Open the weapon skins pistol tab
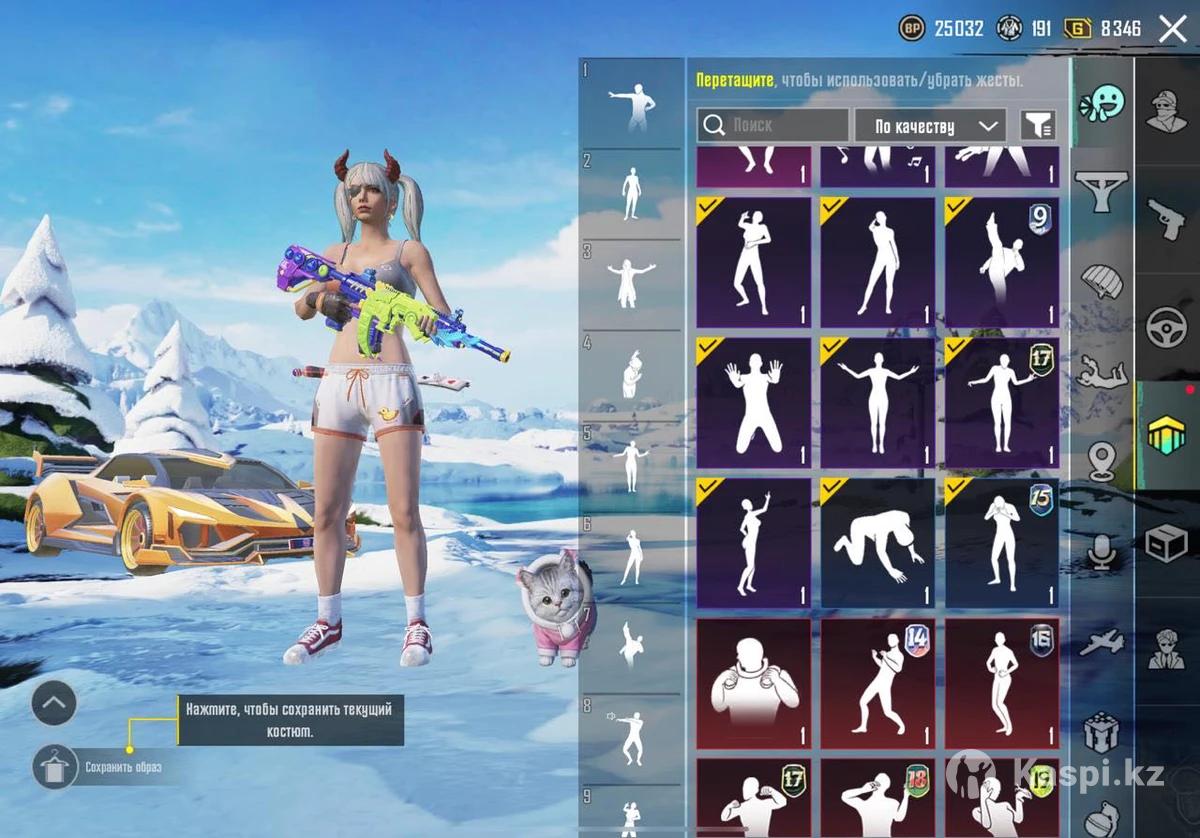This screenshot has height=838, width=1200. pyautogui.click(x=1167, y=218)
